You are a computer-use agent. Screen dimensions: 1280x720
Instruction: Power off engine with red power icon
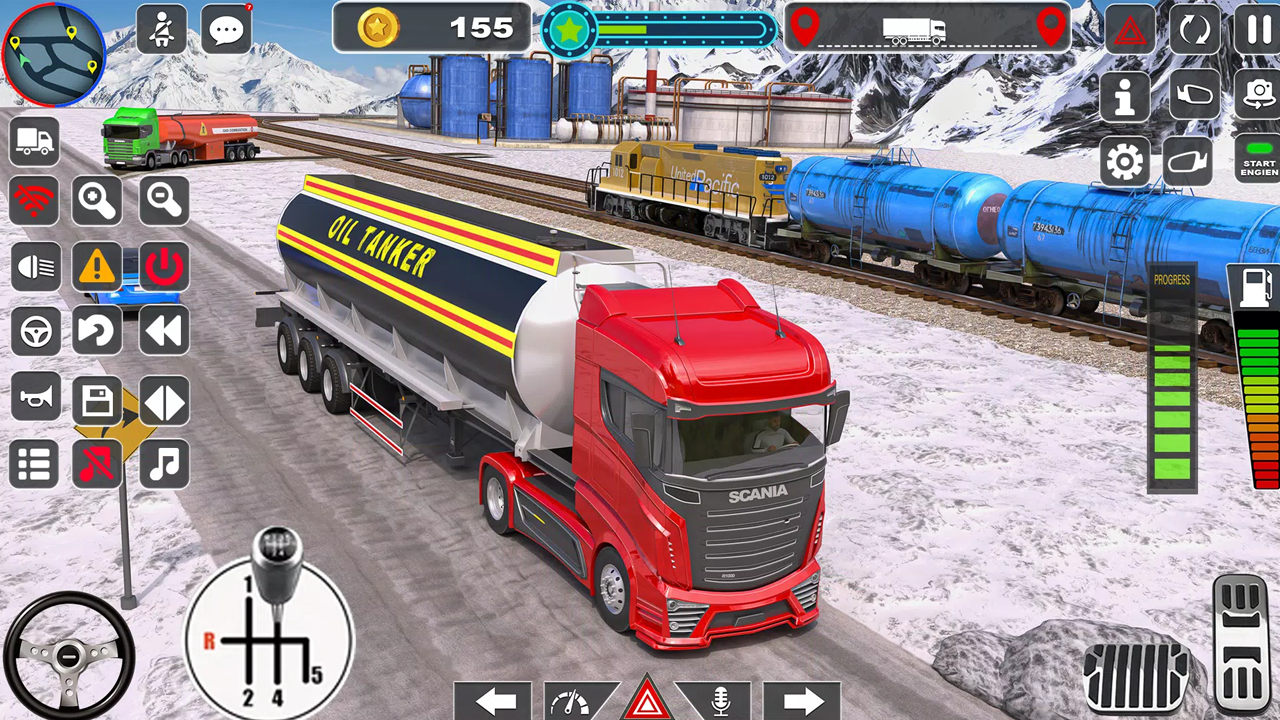pos(163,266)
